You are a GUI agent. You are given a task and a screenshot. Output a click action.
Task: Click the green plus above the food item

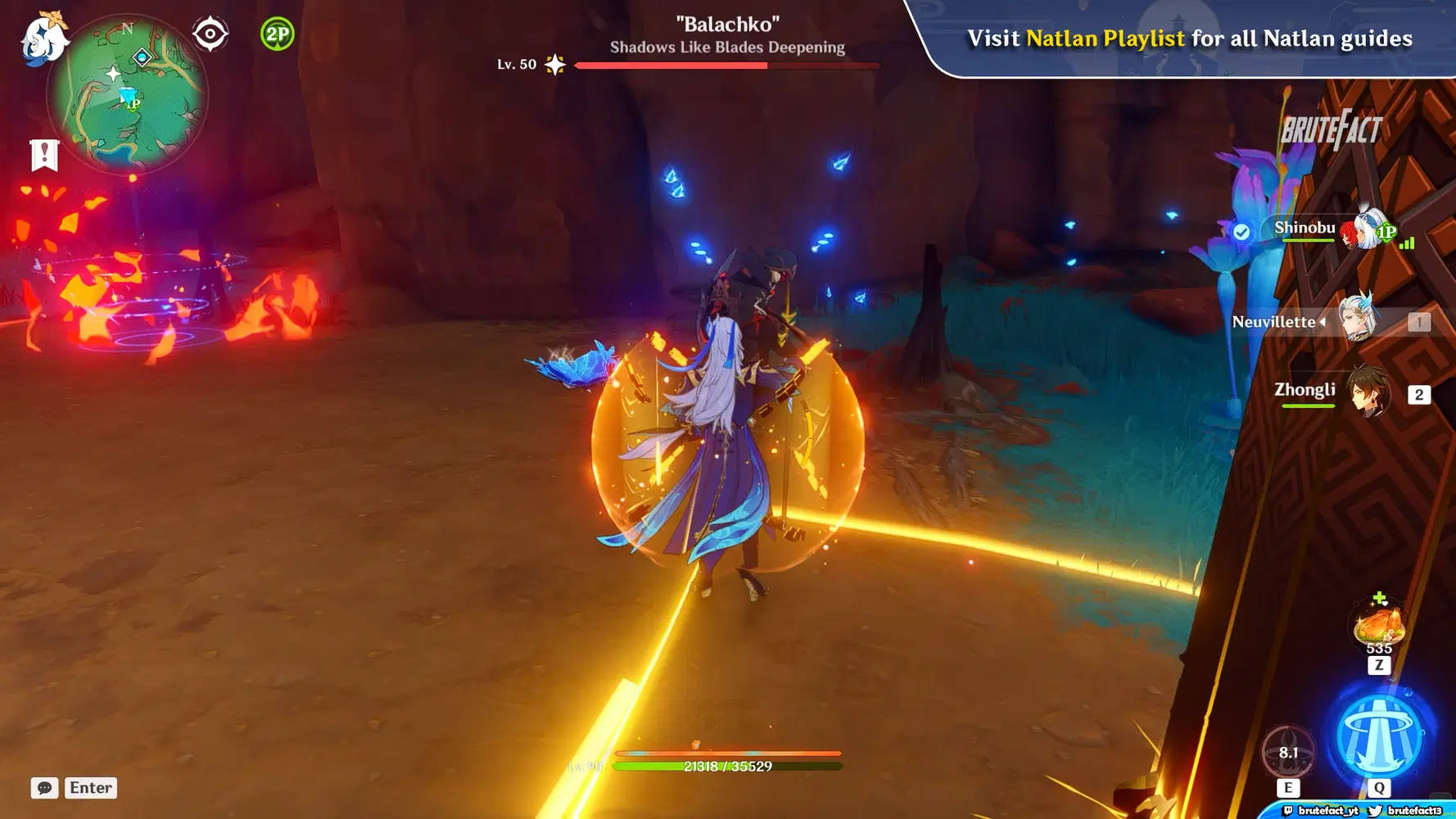1379,595
